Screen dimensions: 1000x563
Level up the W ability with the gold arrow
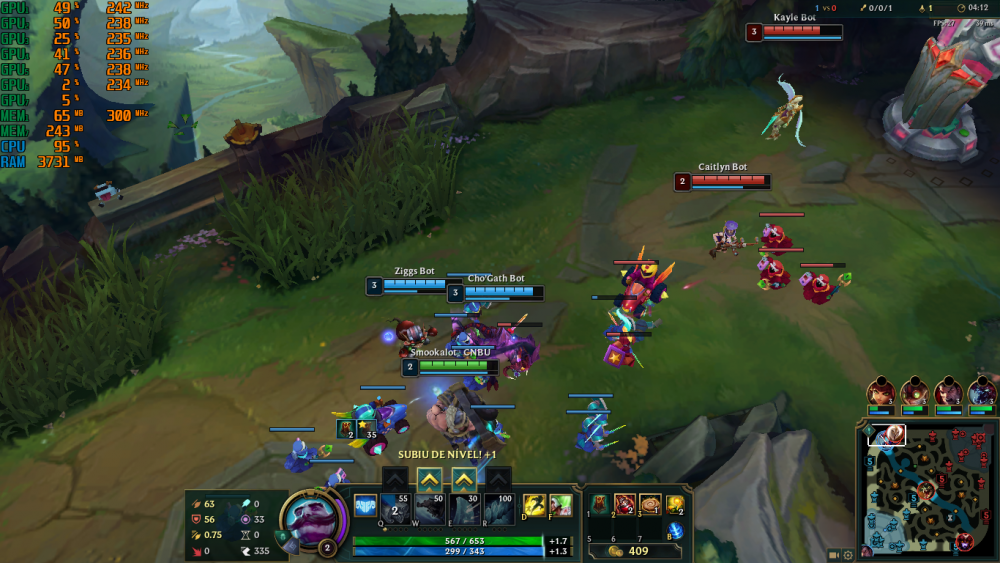pos(430,480)
